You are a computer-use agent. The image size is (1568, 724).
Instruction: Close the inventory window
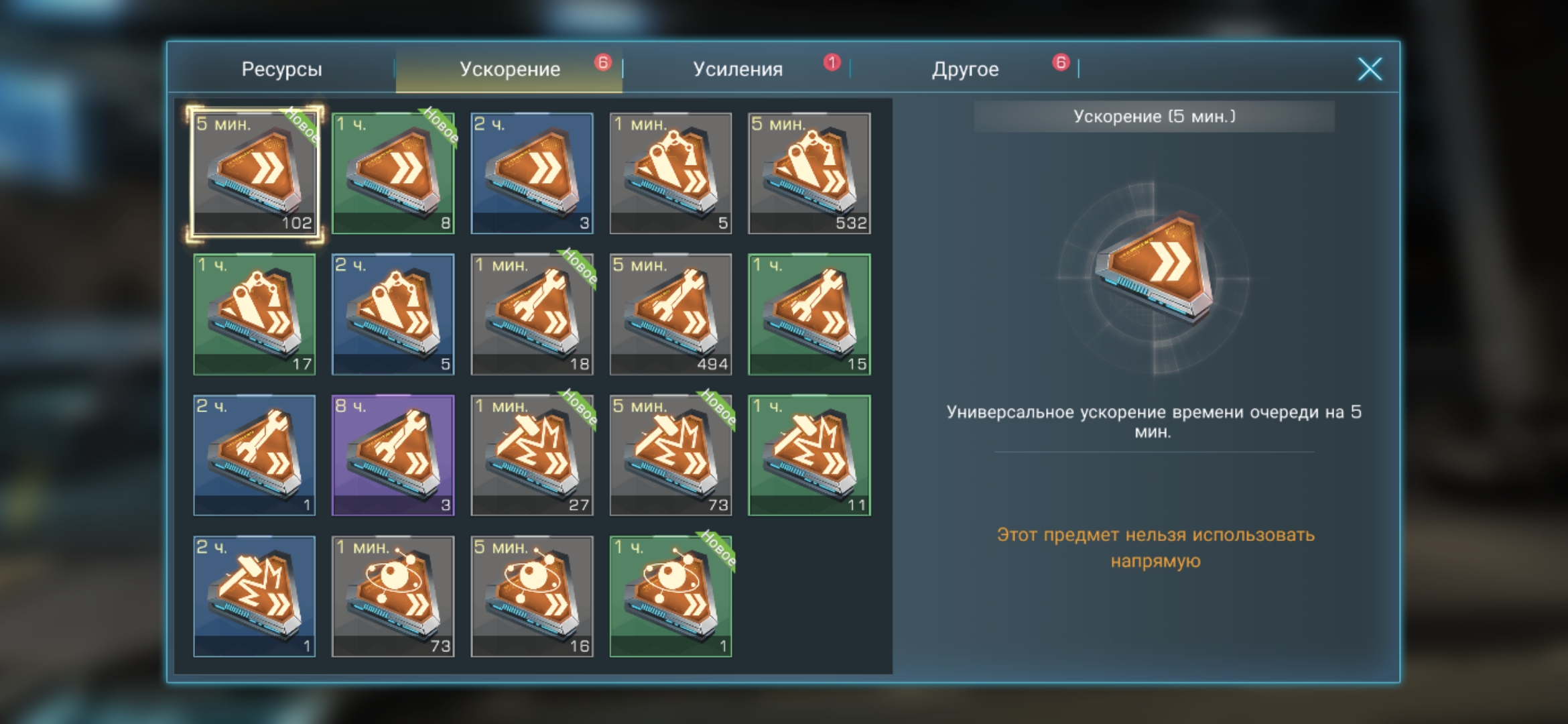click(x=1370, y=69)
